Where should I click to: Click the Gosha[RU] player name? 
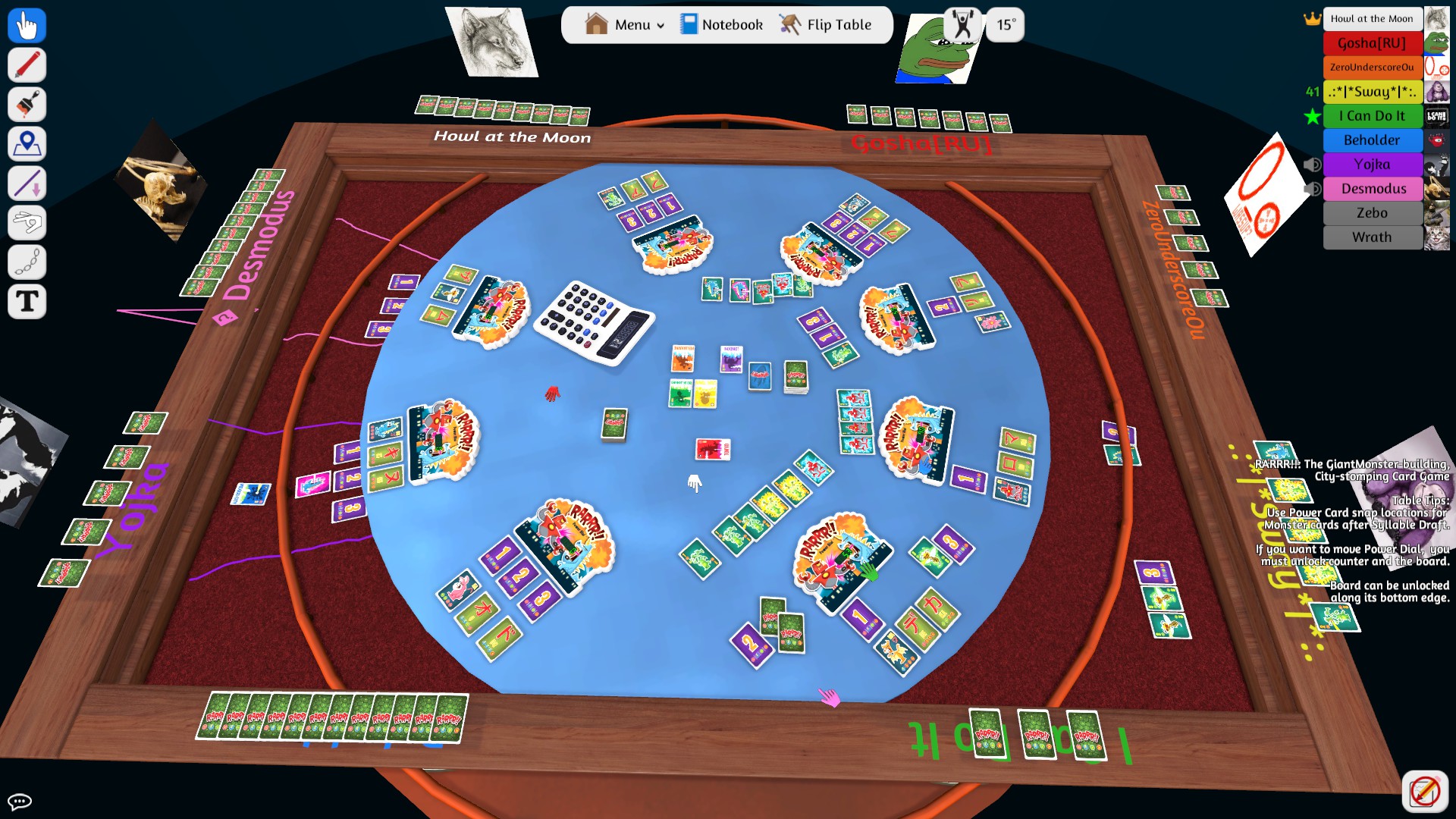tap(1373, 43)
